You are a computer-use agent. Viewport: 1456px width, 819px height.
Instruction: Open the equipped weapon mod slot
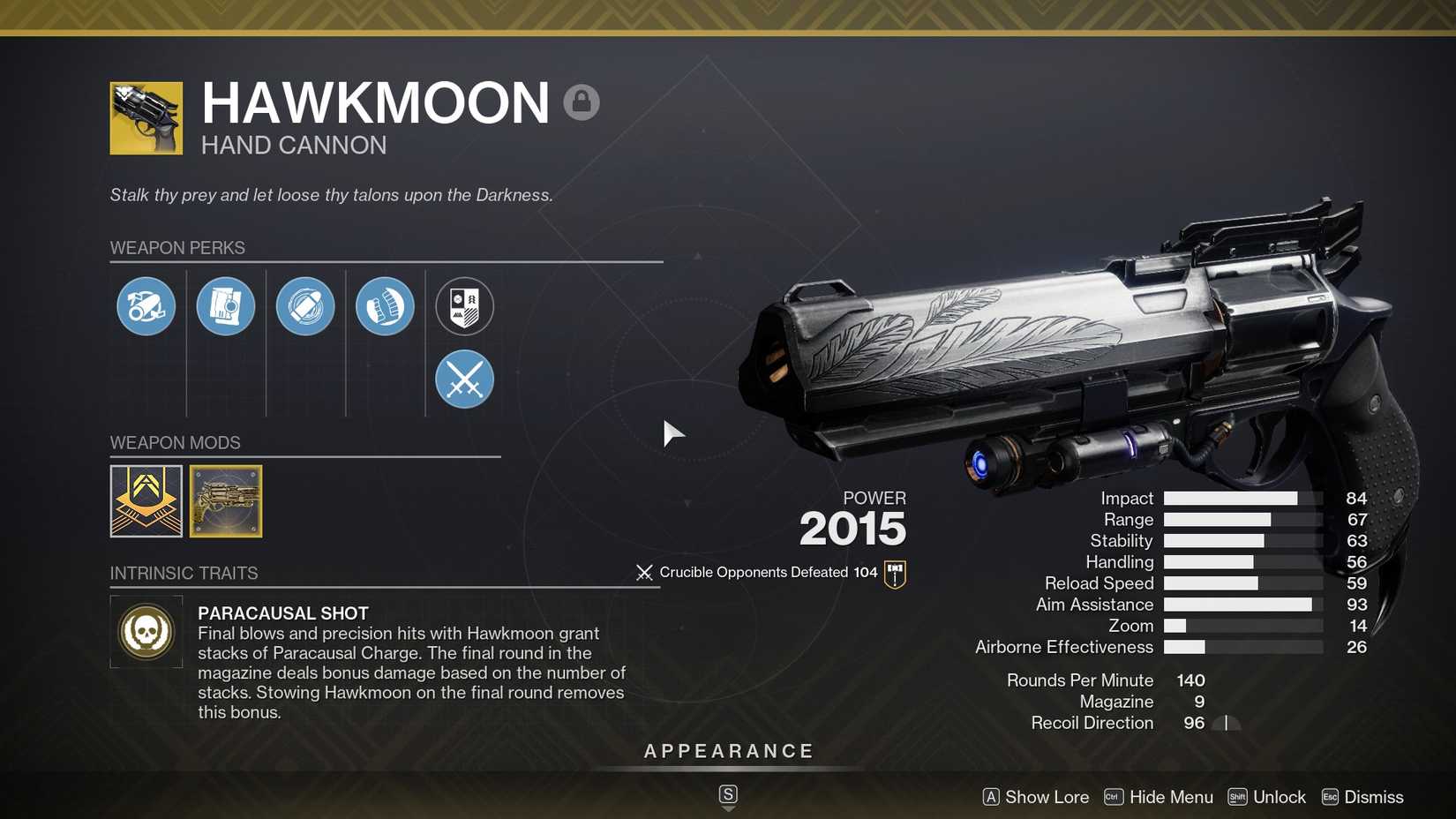[x=146, y=500]
